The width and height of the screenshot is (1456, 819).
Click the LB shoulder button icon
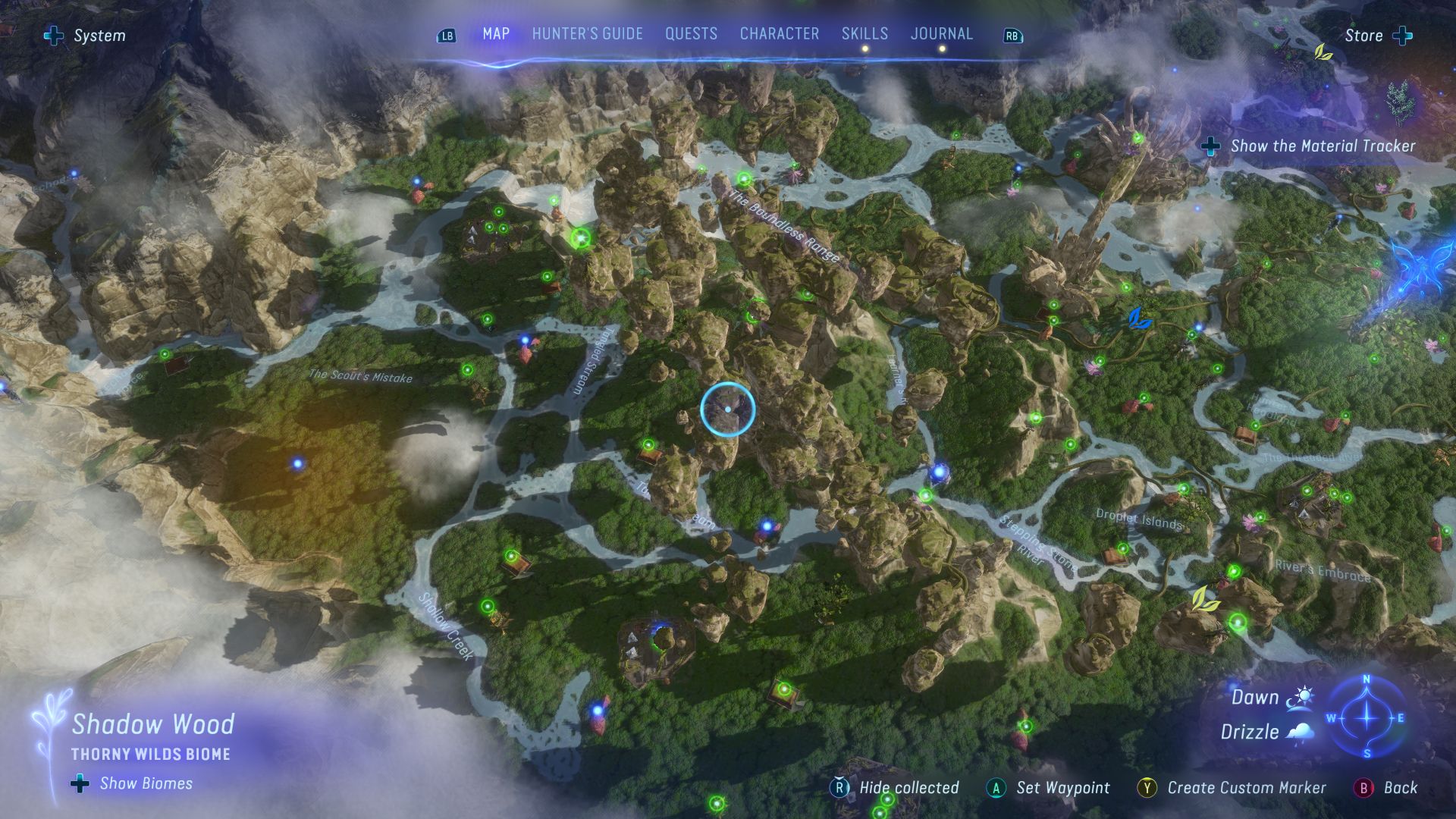[447, 34]
